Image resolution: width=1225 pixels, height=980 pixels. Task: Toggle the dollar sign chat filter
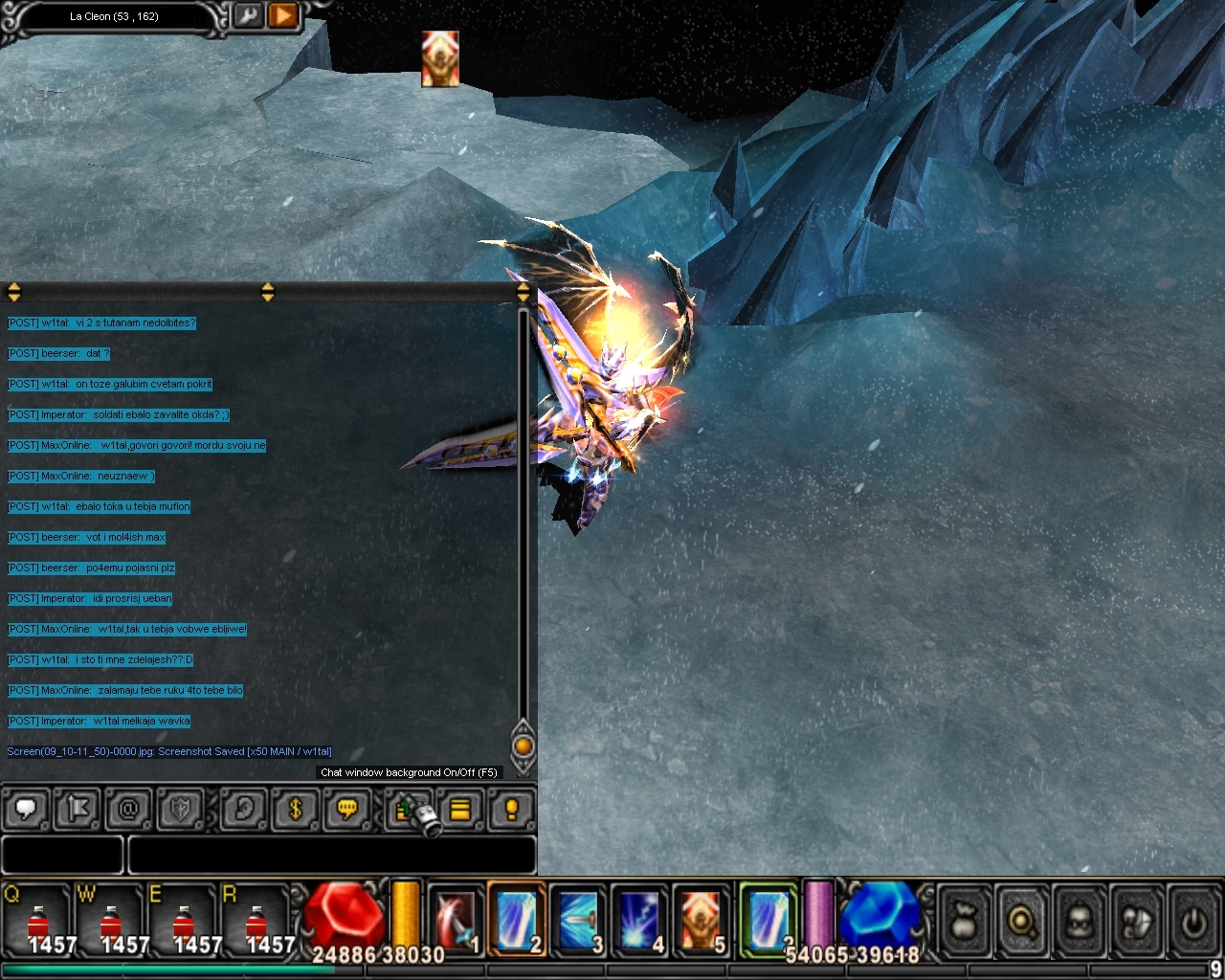[295, 810]
